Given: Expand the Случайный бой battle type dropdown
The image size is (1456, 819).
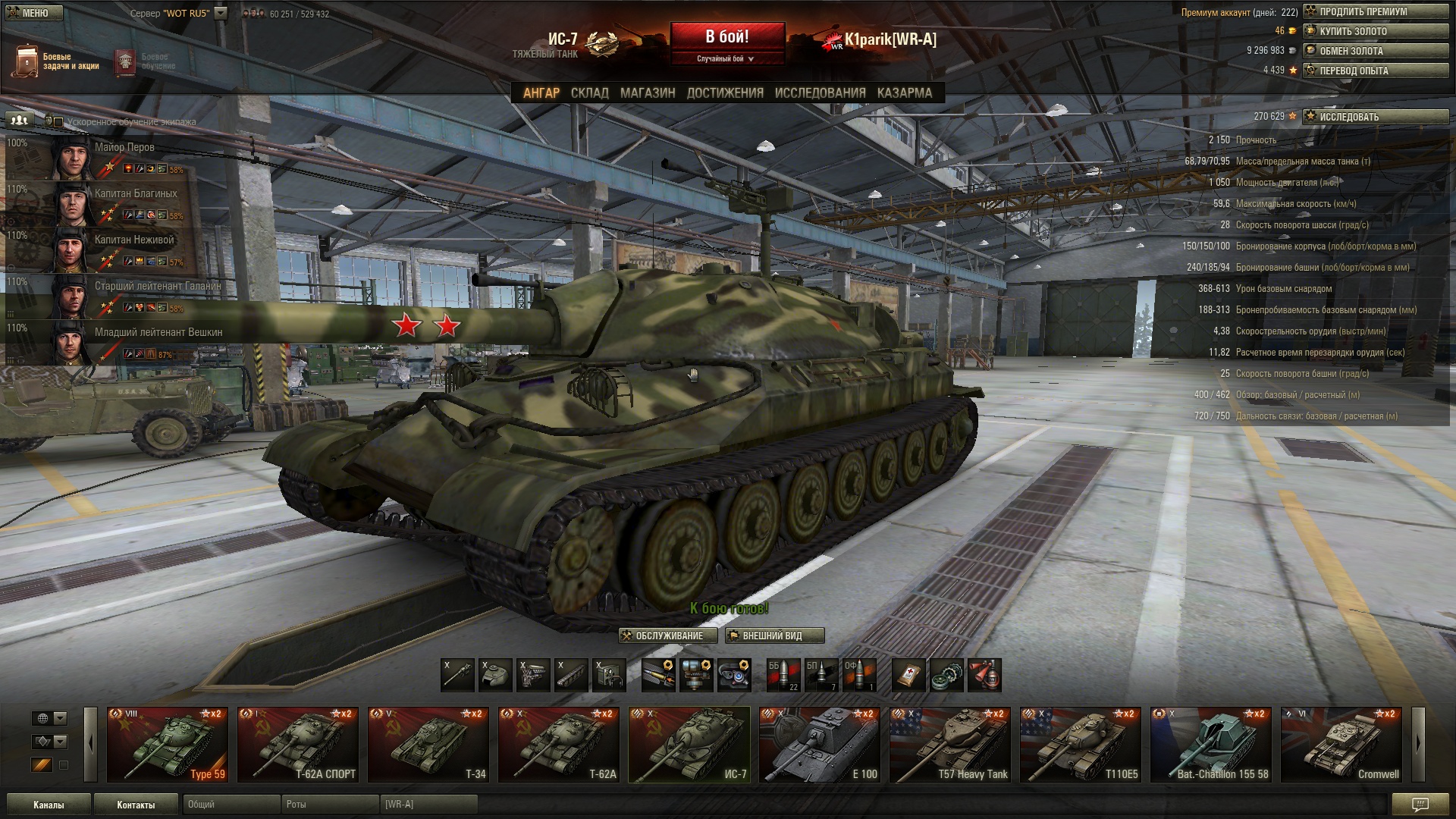Looking at the screenshot, I should click(x=726, y=58).
